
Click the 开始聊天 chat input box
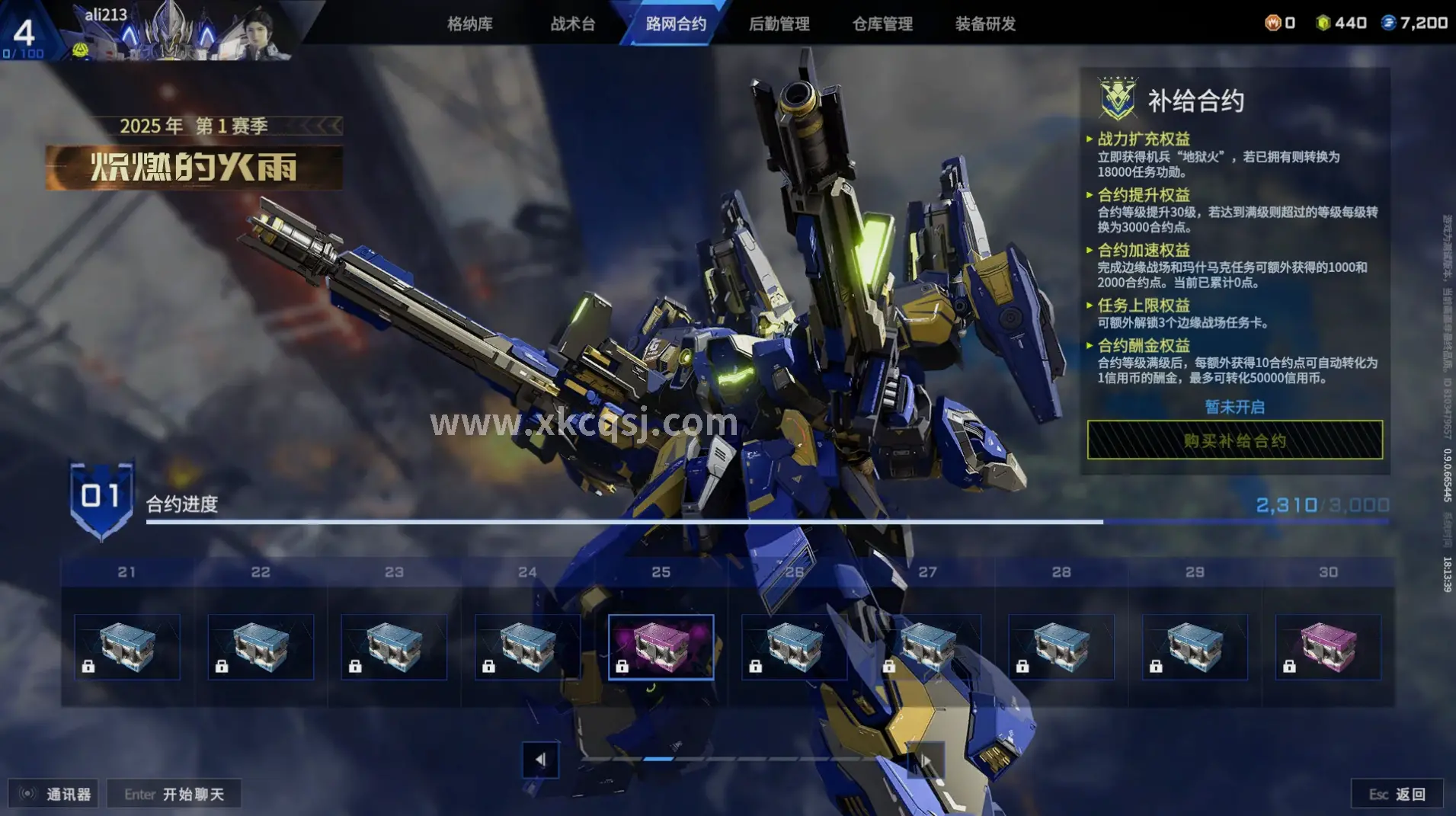click(174, 794)
